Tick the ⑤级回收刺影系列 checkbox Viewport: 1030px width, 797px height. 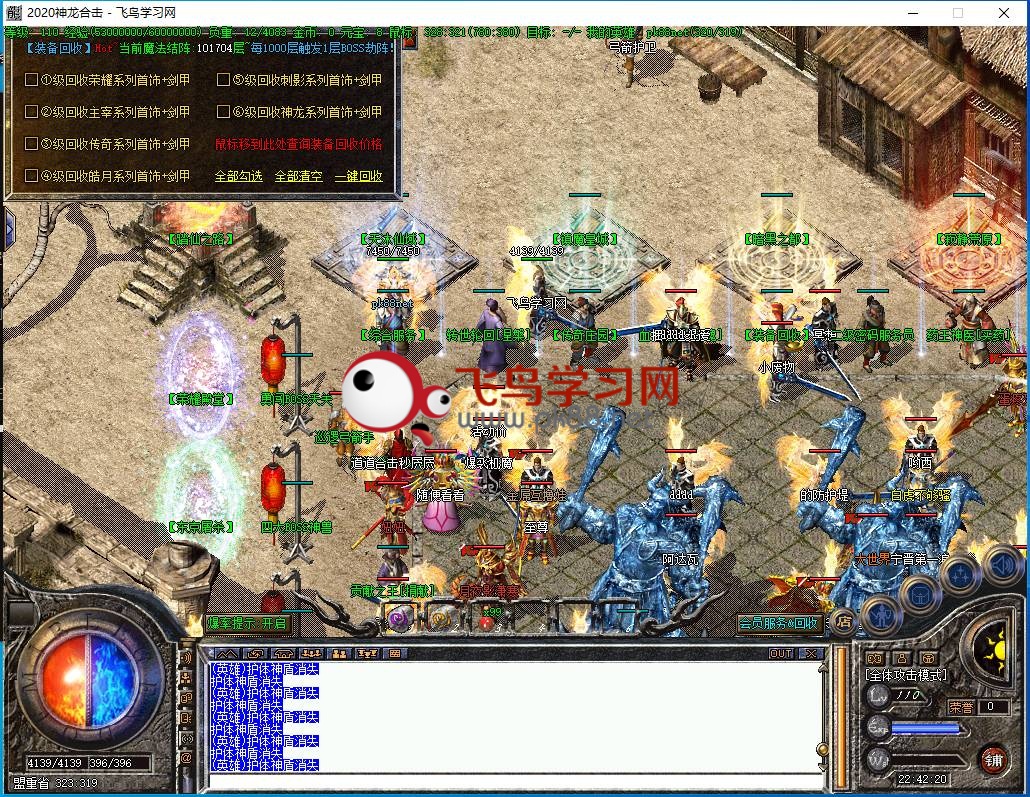click(223, 80)
